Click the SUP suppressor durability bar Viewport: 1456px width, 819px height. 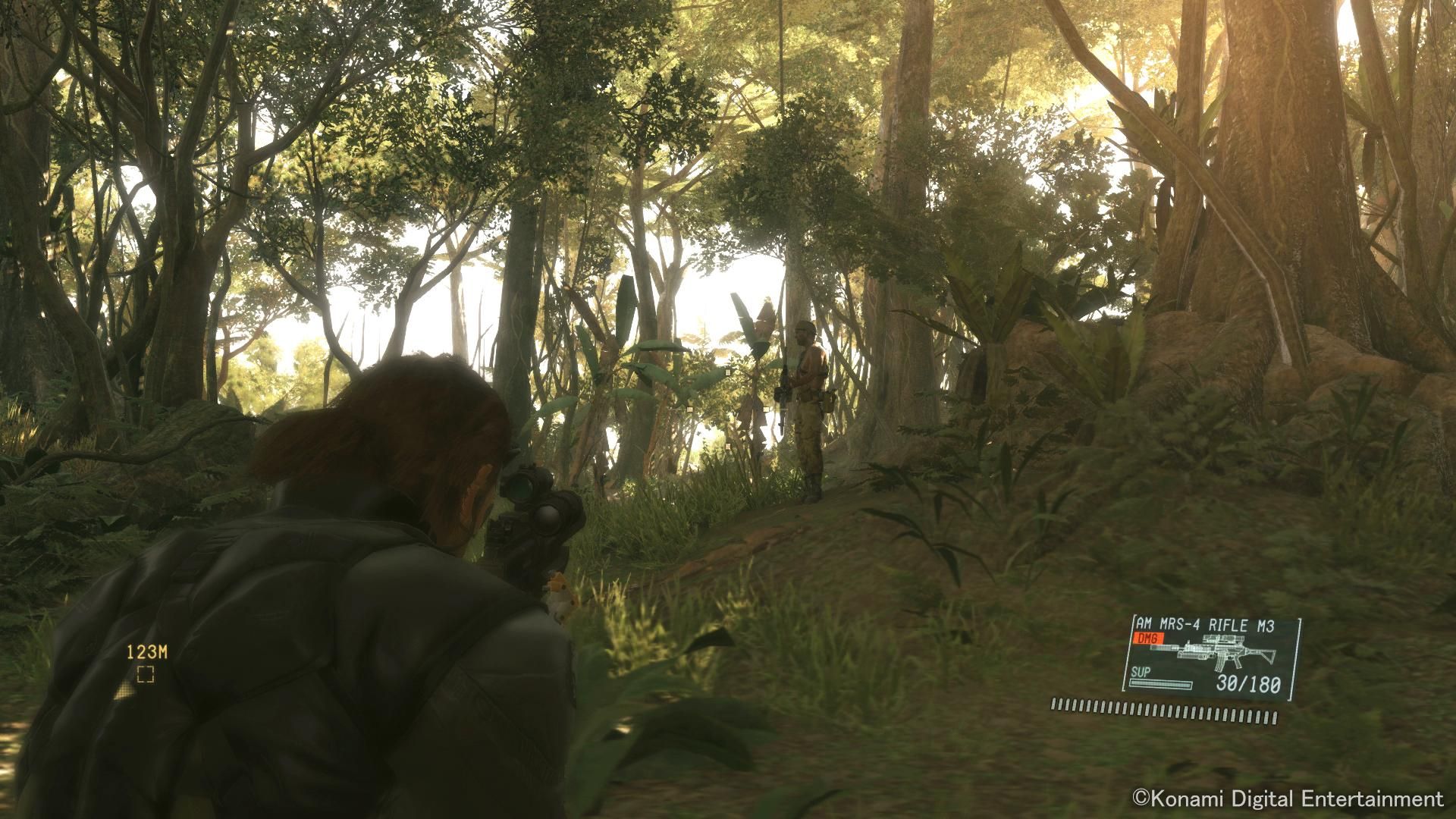coord(1161,684)
